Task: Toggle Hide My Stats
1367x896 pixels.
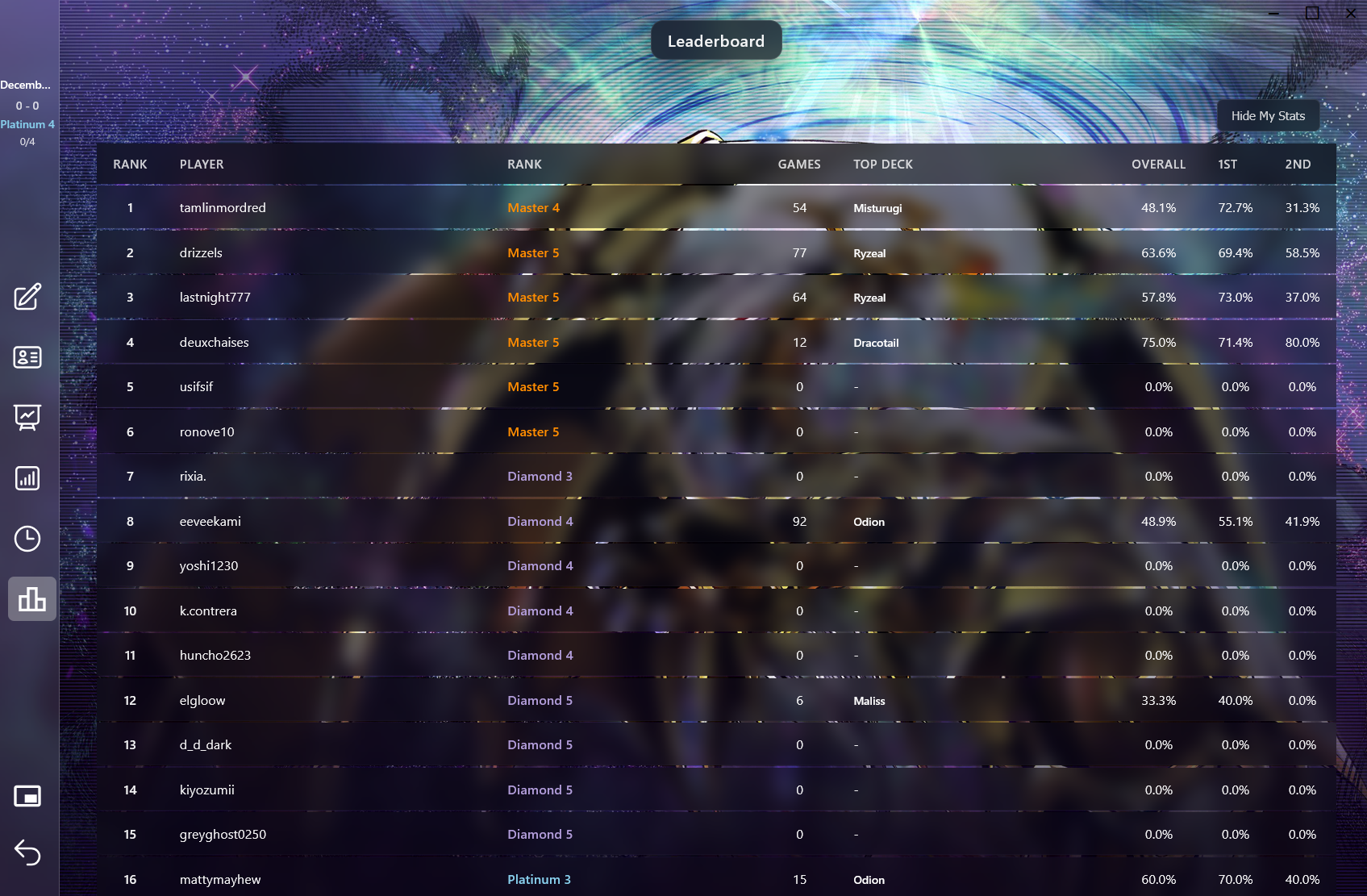Action: click(1268, 115)
